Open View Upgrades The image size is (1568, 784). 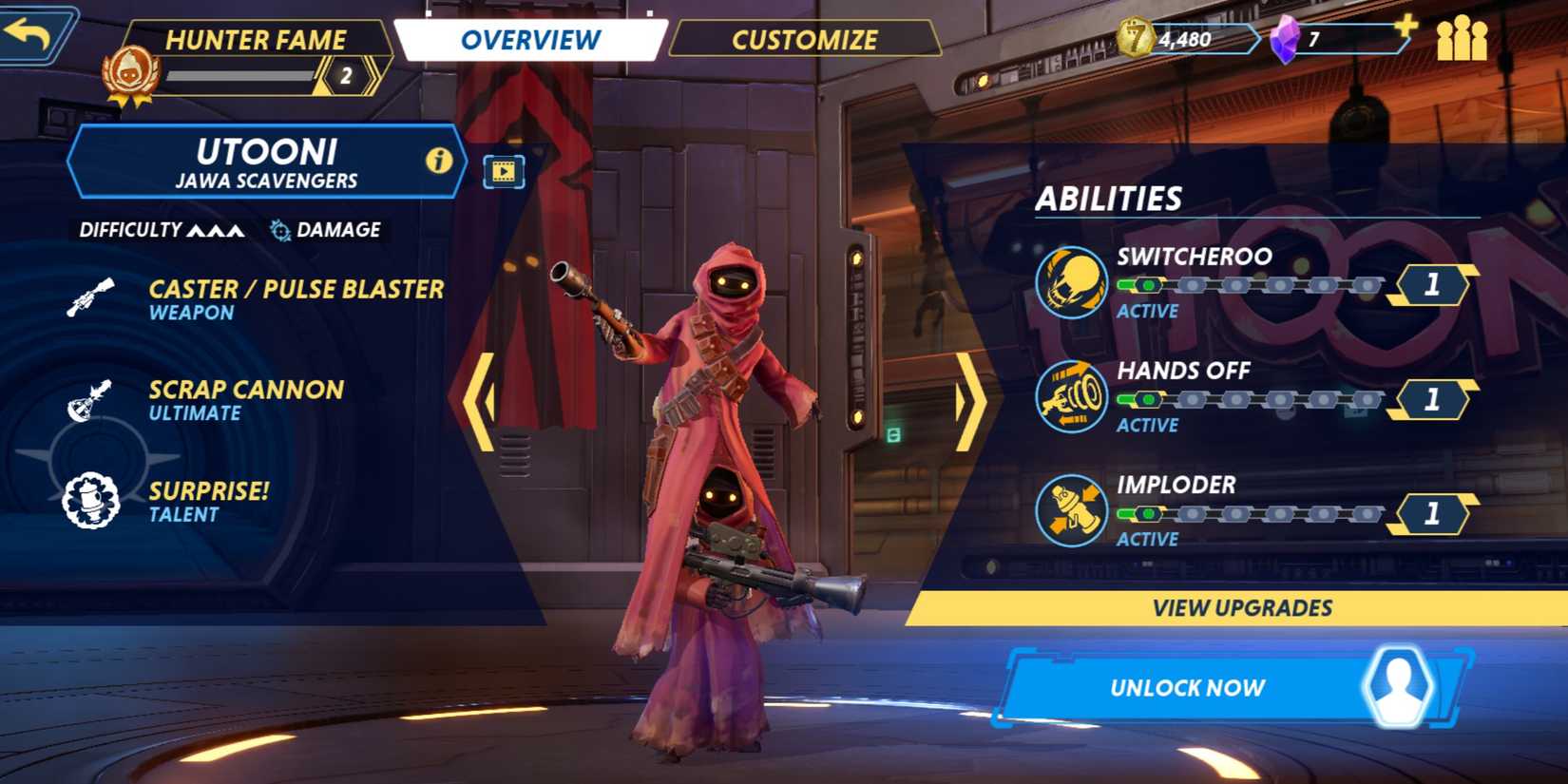pyautogui.click(x=1241, y=608)
